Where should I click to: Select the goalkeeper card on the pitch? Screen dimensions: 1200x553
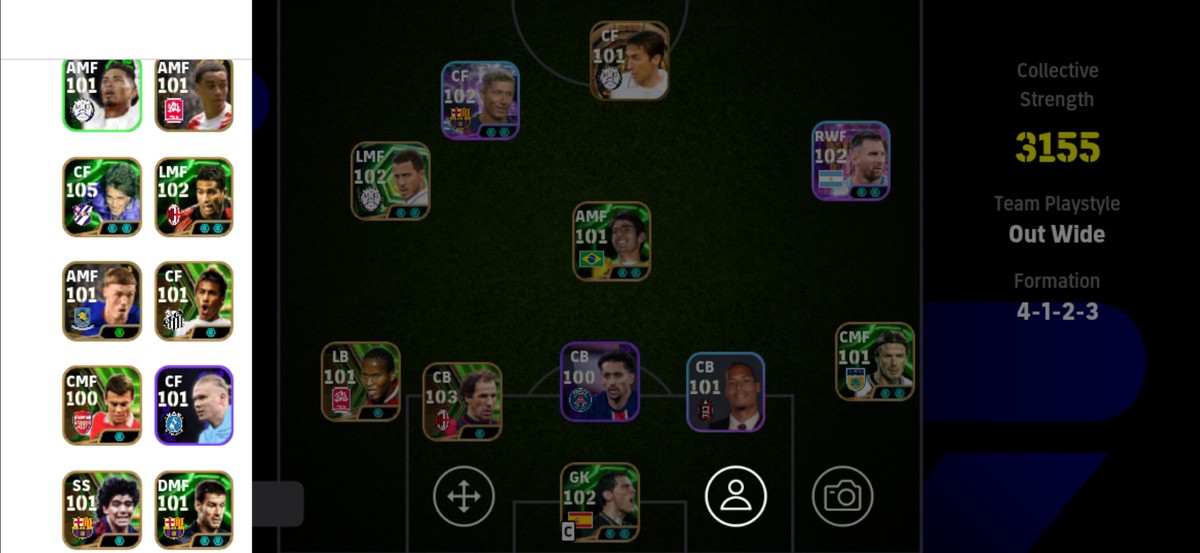click(x=600, y=502)
